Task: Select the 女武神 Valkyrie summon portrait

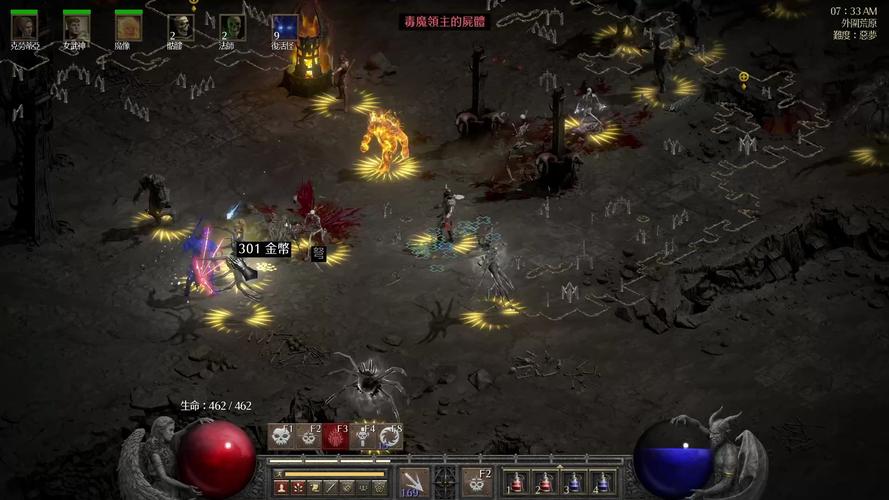Action: coord(76,27)
